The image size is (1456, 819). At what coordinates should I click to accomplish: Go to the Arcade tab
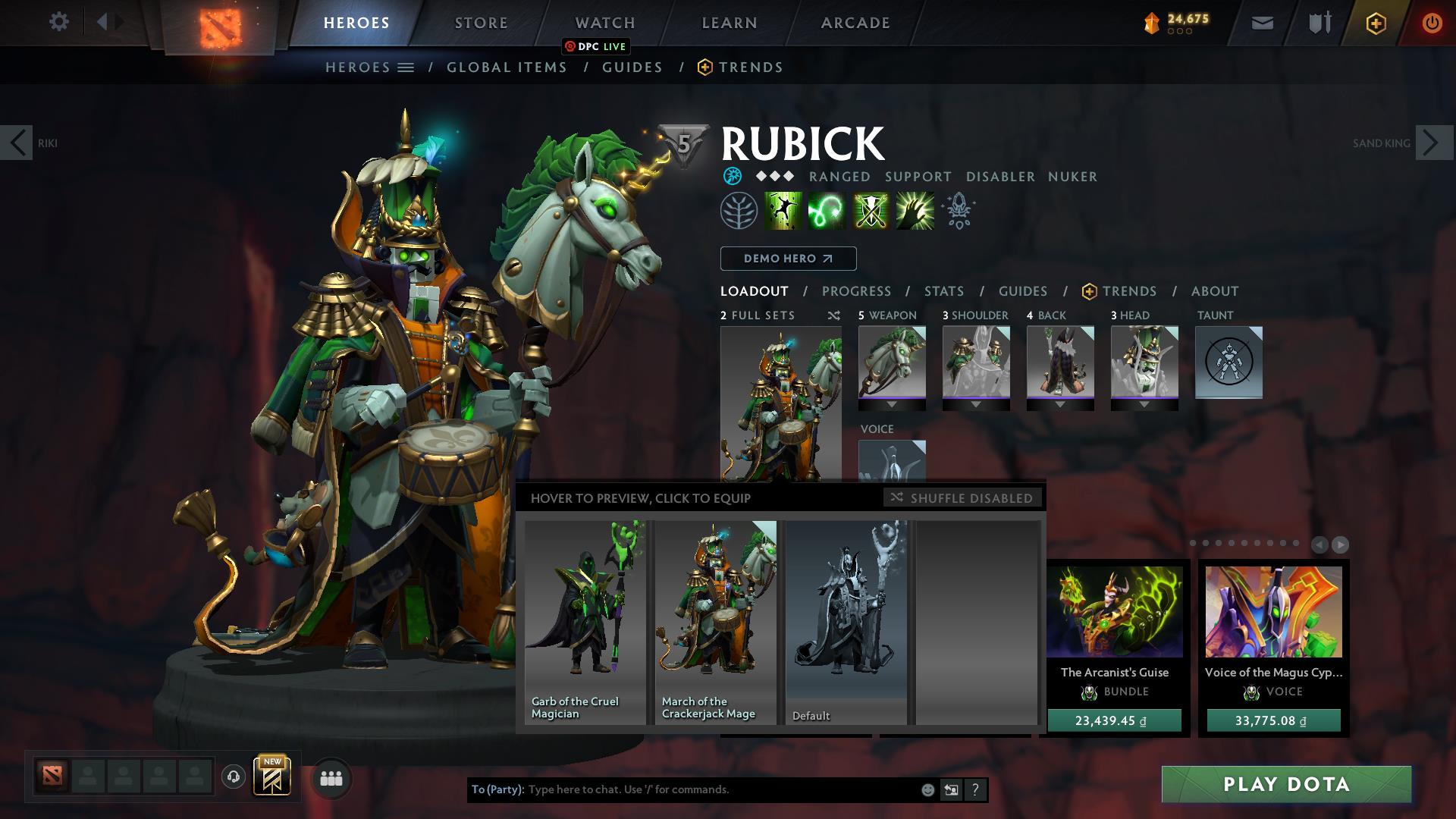855,23
